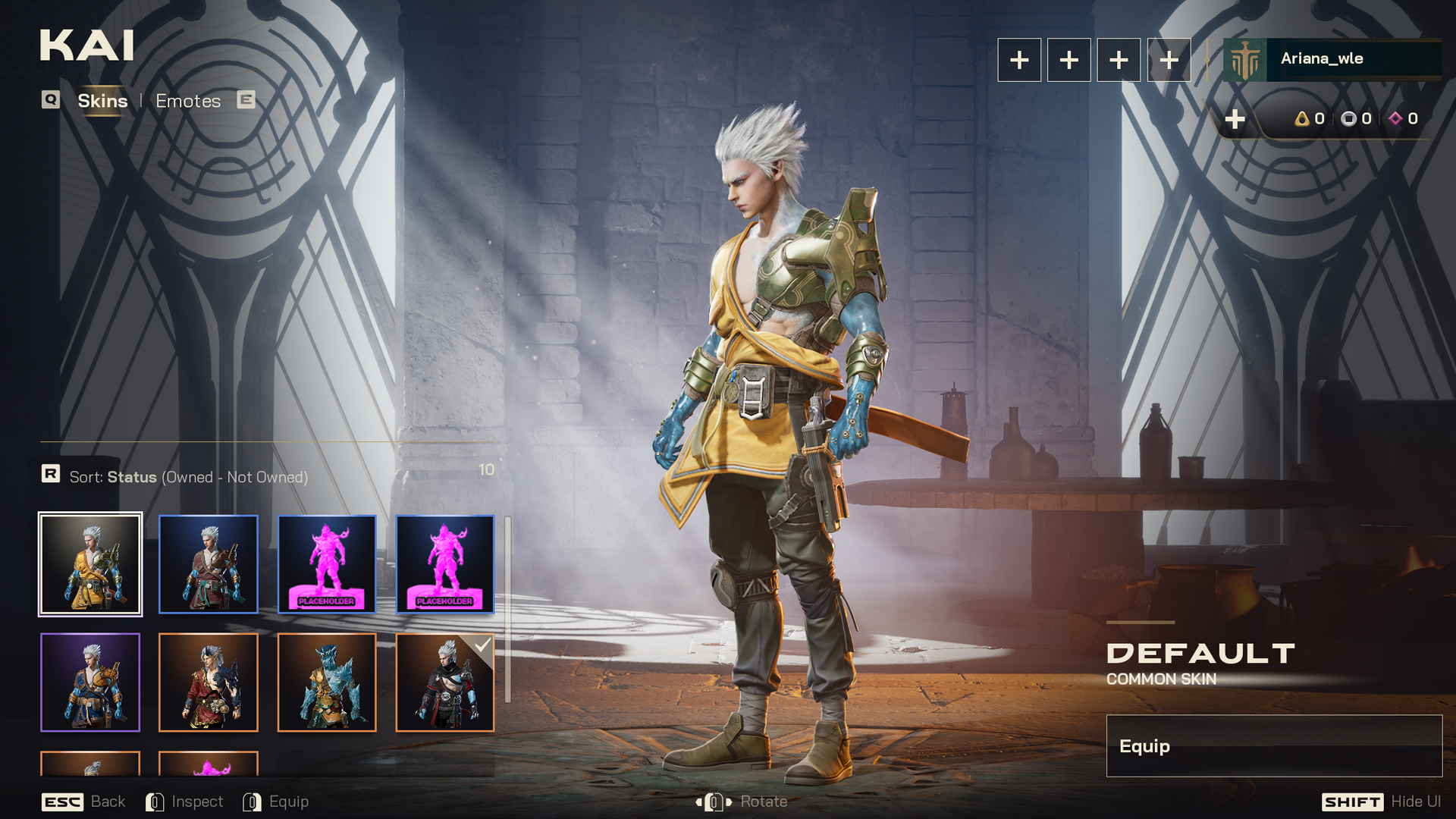Select the black-outfit skin with checkmark

click(445, 682)
